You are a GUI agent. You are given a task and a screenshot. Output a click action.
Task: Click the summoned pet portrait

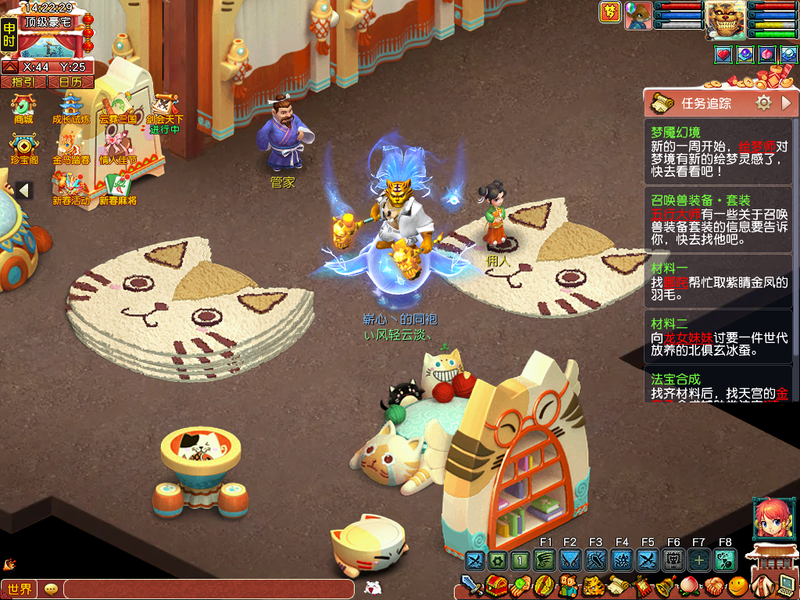(x=637, y=14)
